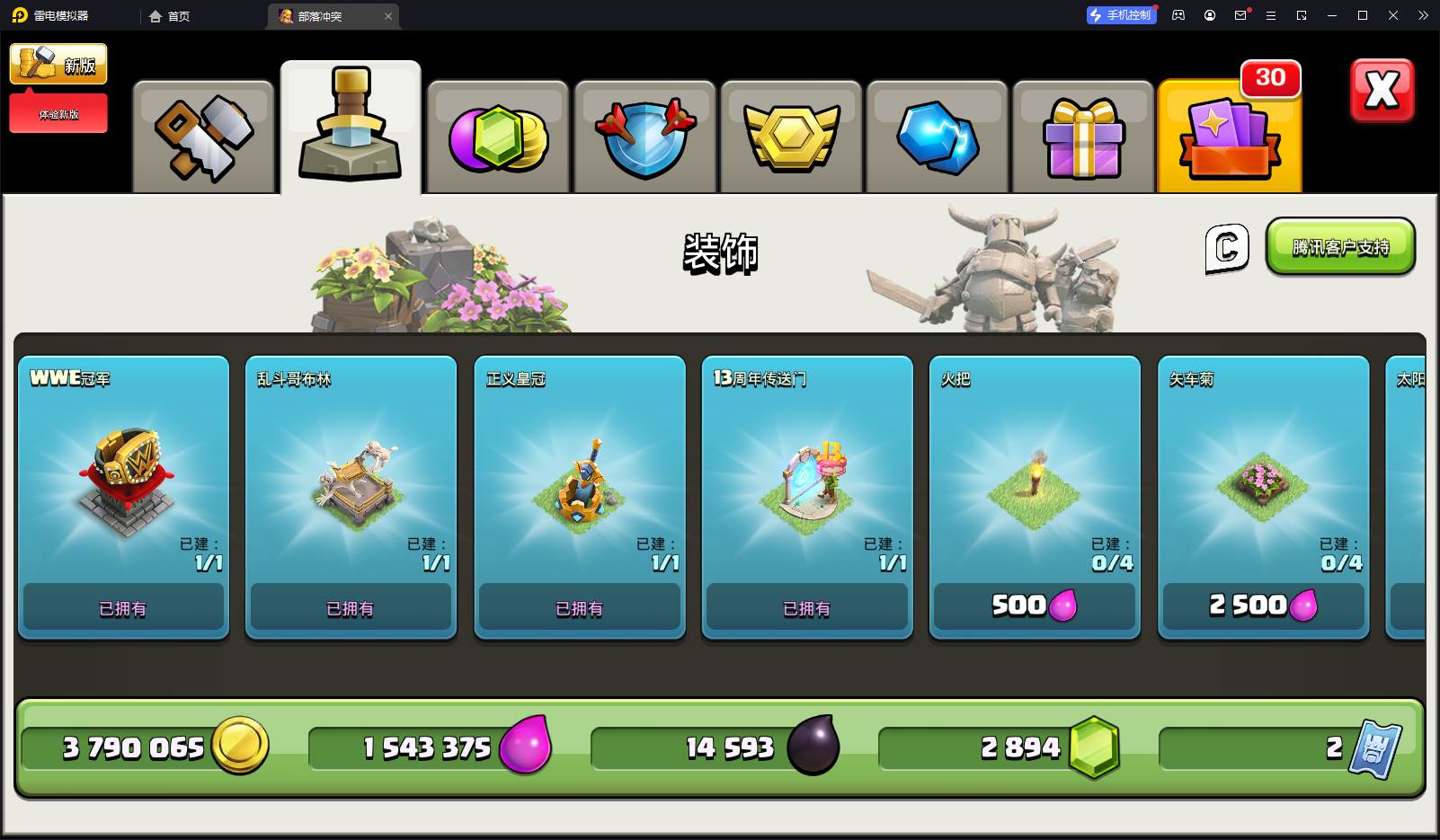Open the blue crystal ore tab
The image size is (1440, 840).
(x=938, y=137)
